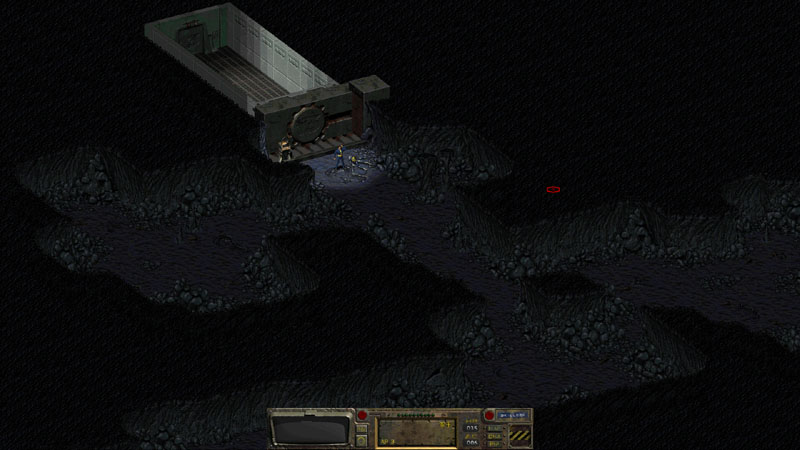Open the PIP-Boy with the PIP button
The height and width of the screenshot is (450, 800).
496,443
